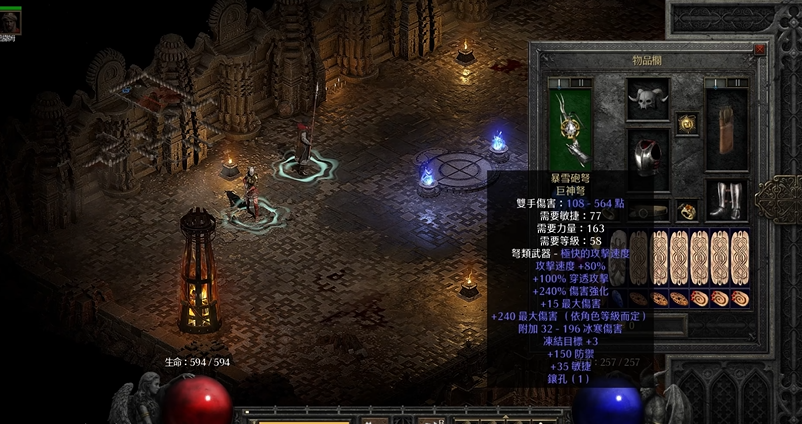Select the quiver in the off-hand slot

(x=727, y=125)
